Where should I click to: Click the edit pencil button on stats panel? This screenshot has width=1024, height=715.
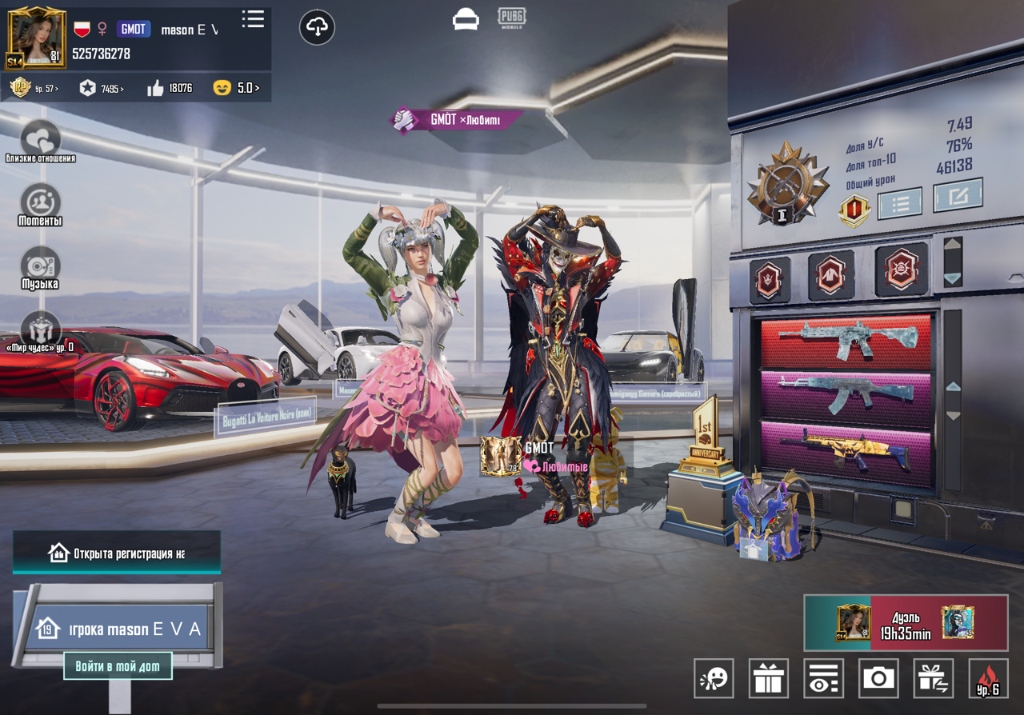click(957, 195)
